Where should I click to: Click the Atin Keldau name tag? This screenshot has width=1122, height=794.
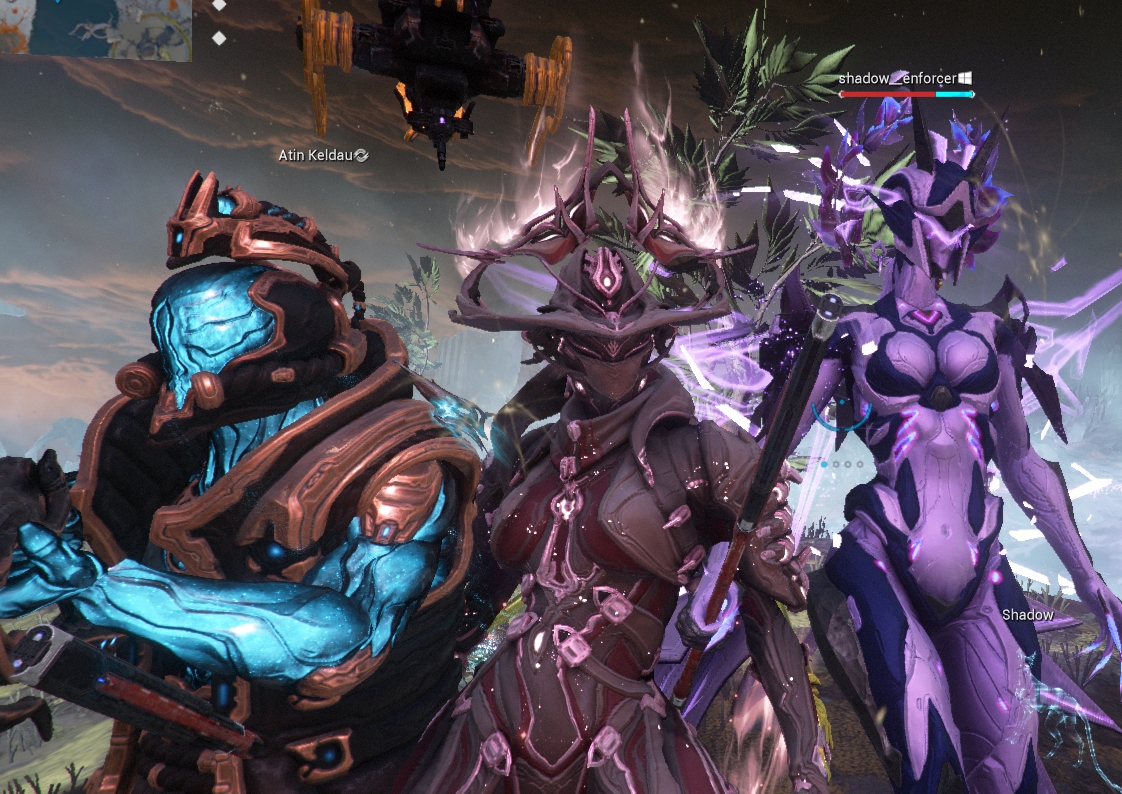click(318, 155)
